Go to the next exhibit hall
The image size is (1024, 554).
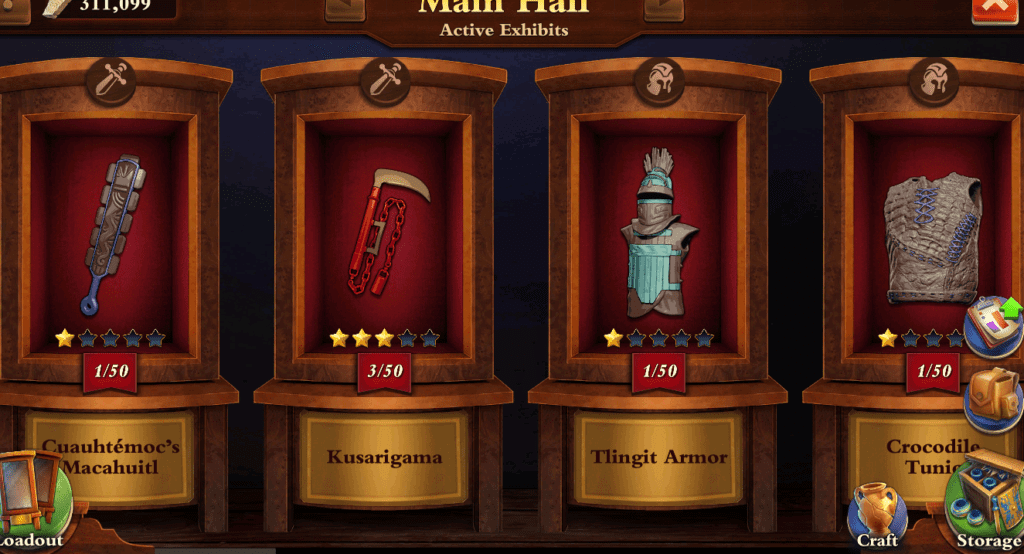pyautogui.click(x=664, y=8)
